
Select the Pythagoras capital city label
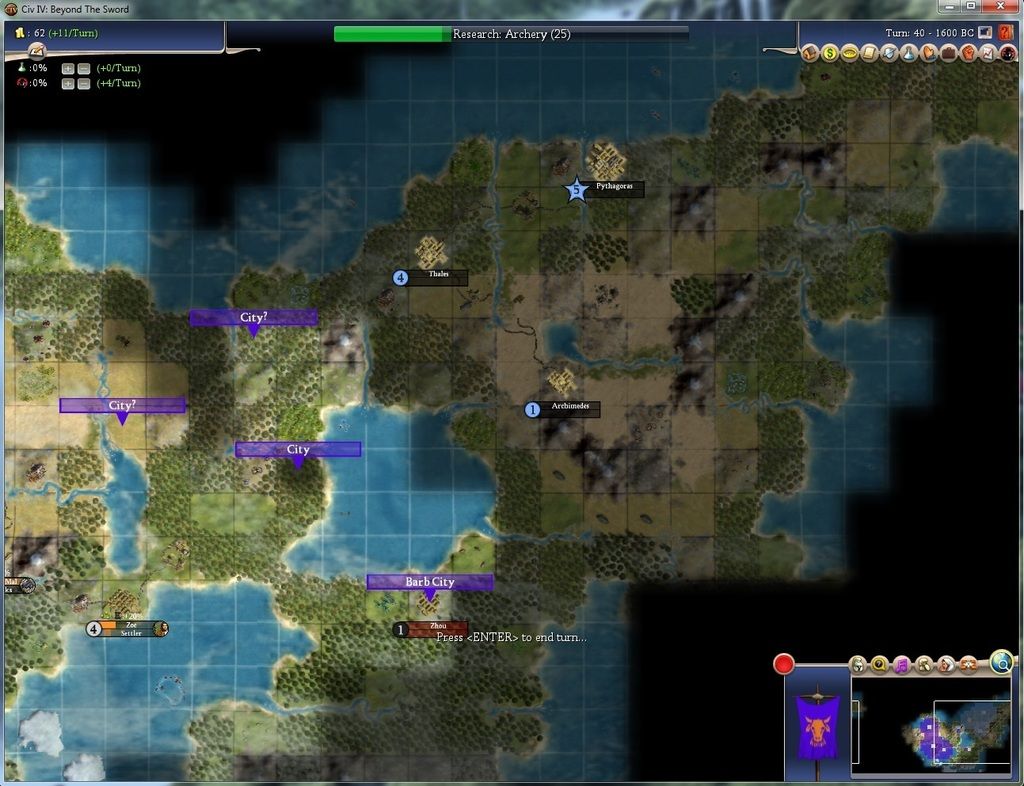pos(613,187)
